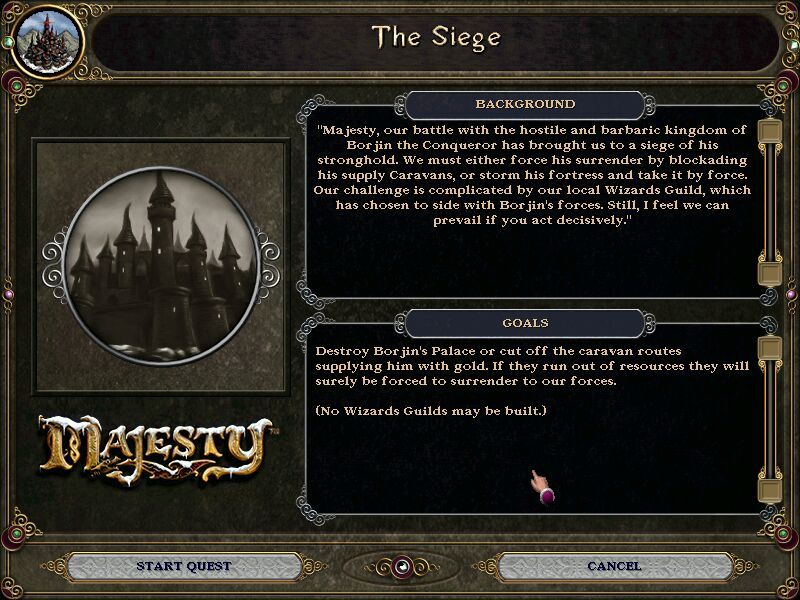Start the quest The Siege
The height and width of the screenshot is (600, 800).
[x=184, y=566]
